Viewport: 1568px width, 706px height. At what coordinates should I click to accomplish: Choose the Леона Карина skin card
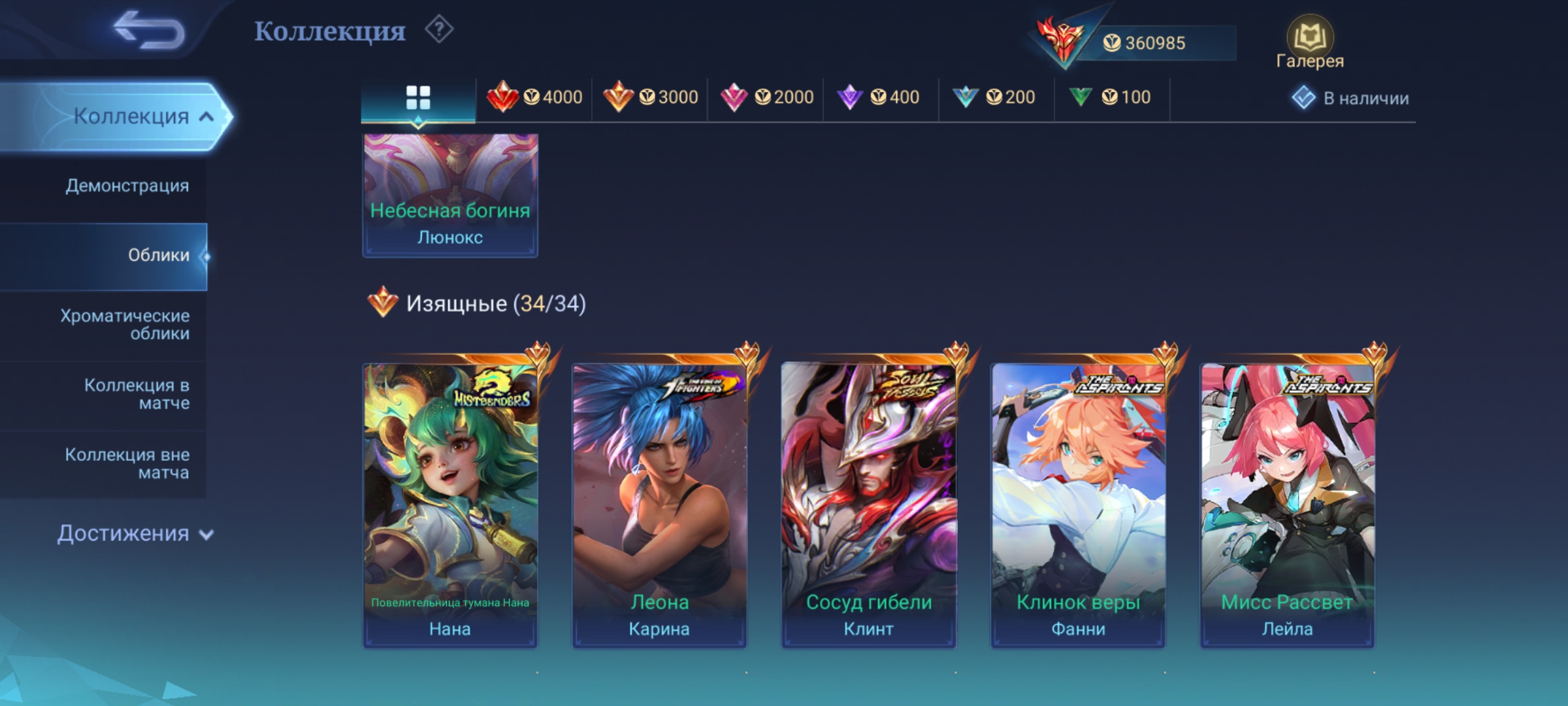(659, 505)
